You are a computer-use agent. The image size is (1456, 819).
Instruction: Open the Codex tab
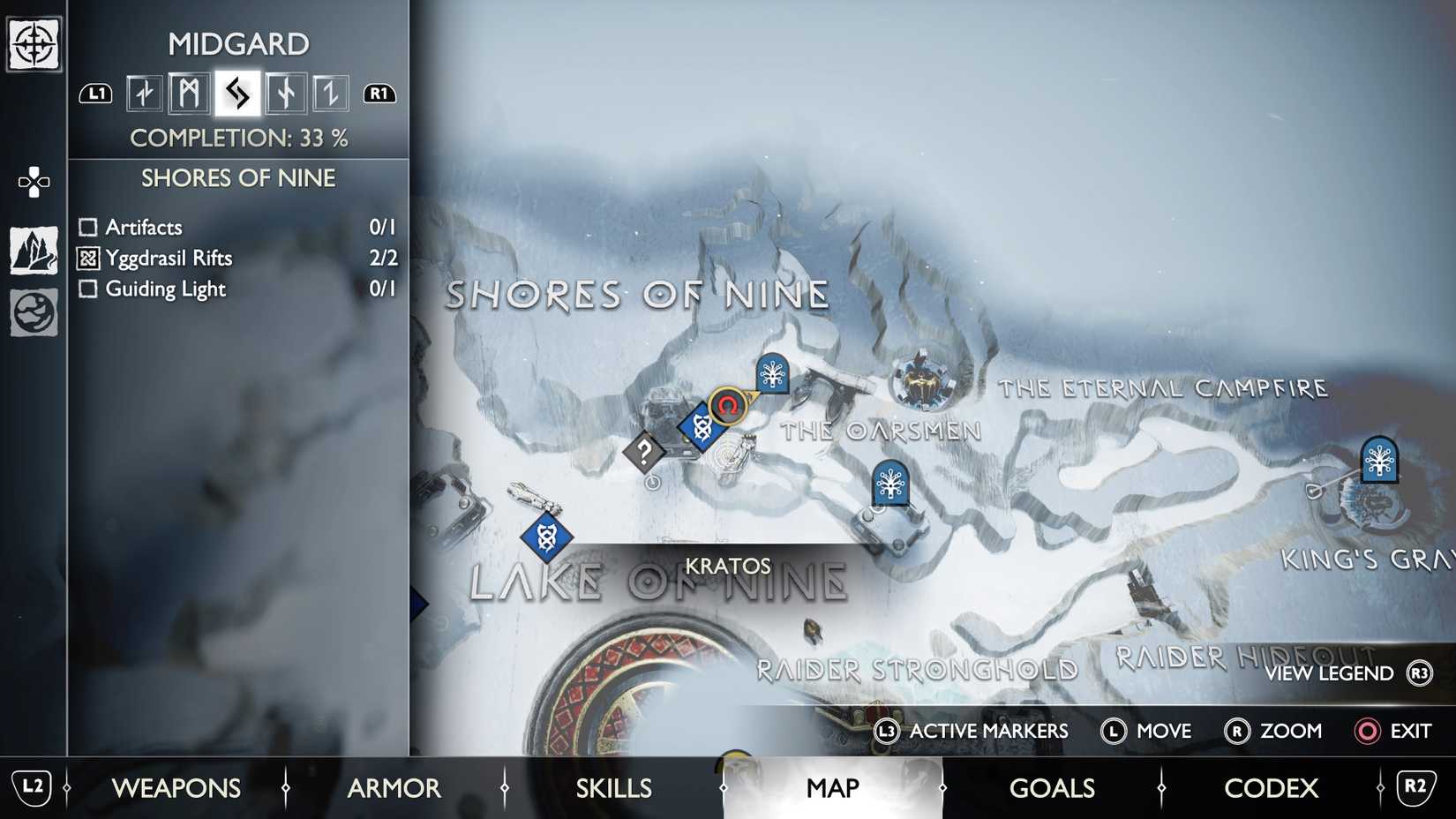click(x=1271, y=787)
